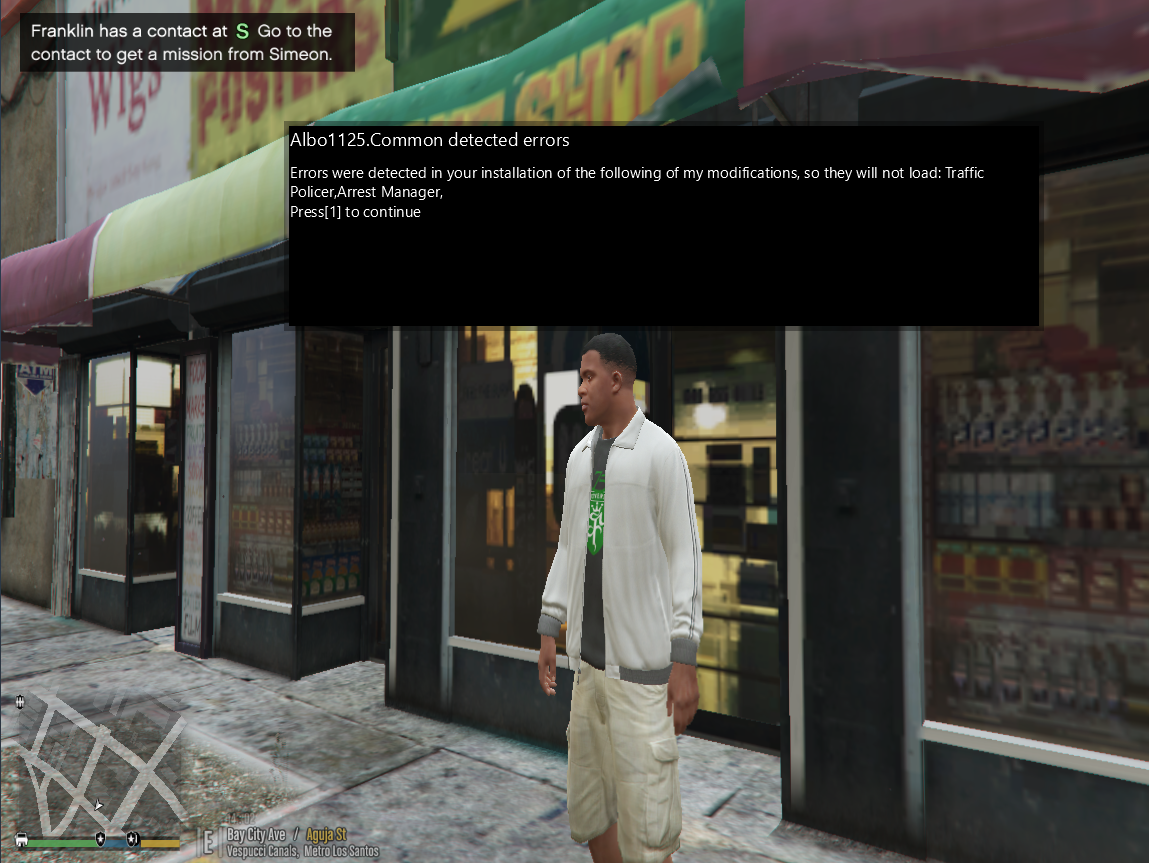This screenshot has height=863, width=1149.
Task: Click the player arrow marker on the minimap
Action: click(x=98, y=803)
